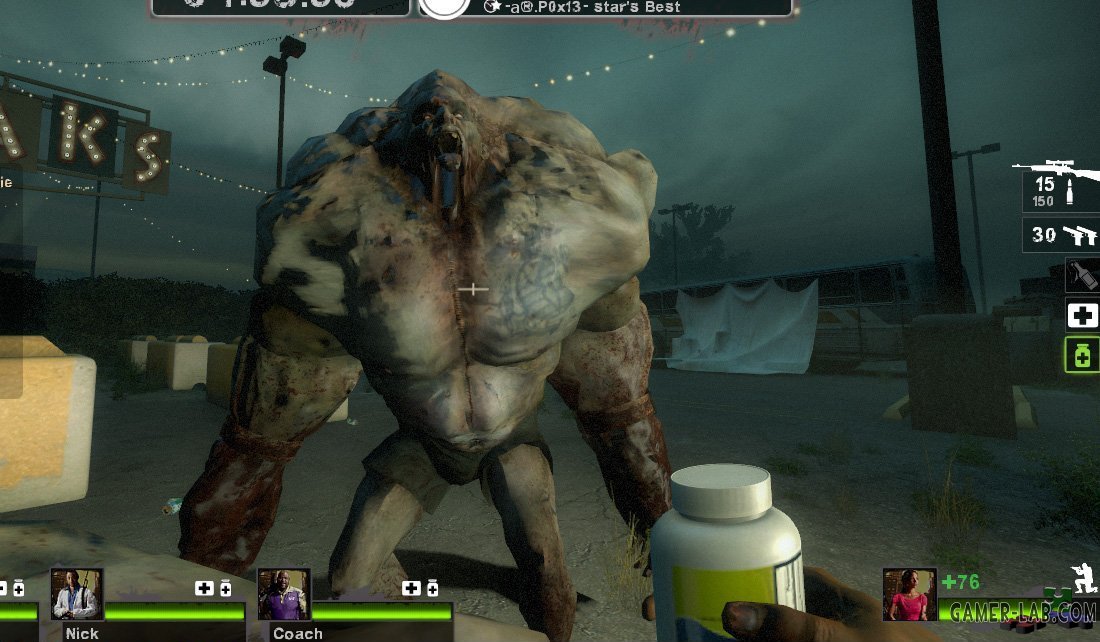Select the first aid kit slot
Screen dimensions: 1100x642
[1083, 316]
